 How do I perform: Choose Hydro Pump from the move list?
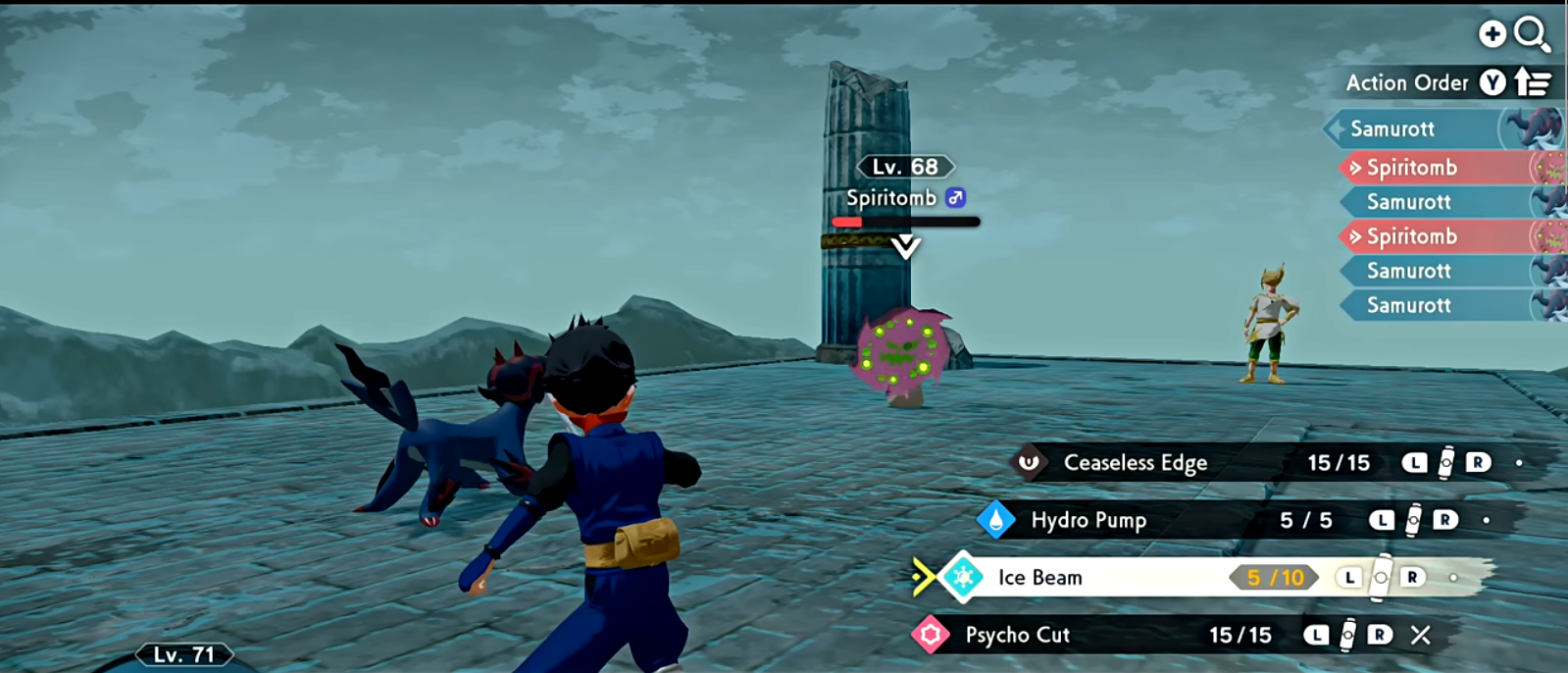(1088, 520)
